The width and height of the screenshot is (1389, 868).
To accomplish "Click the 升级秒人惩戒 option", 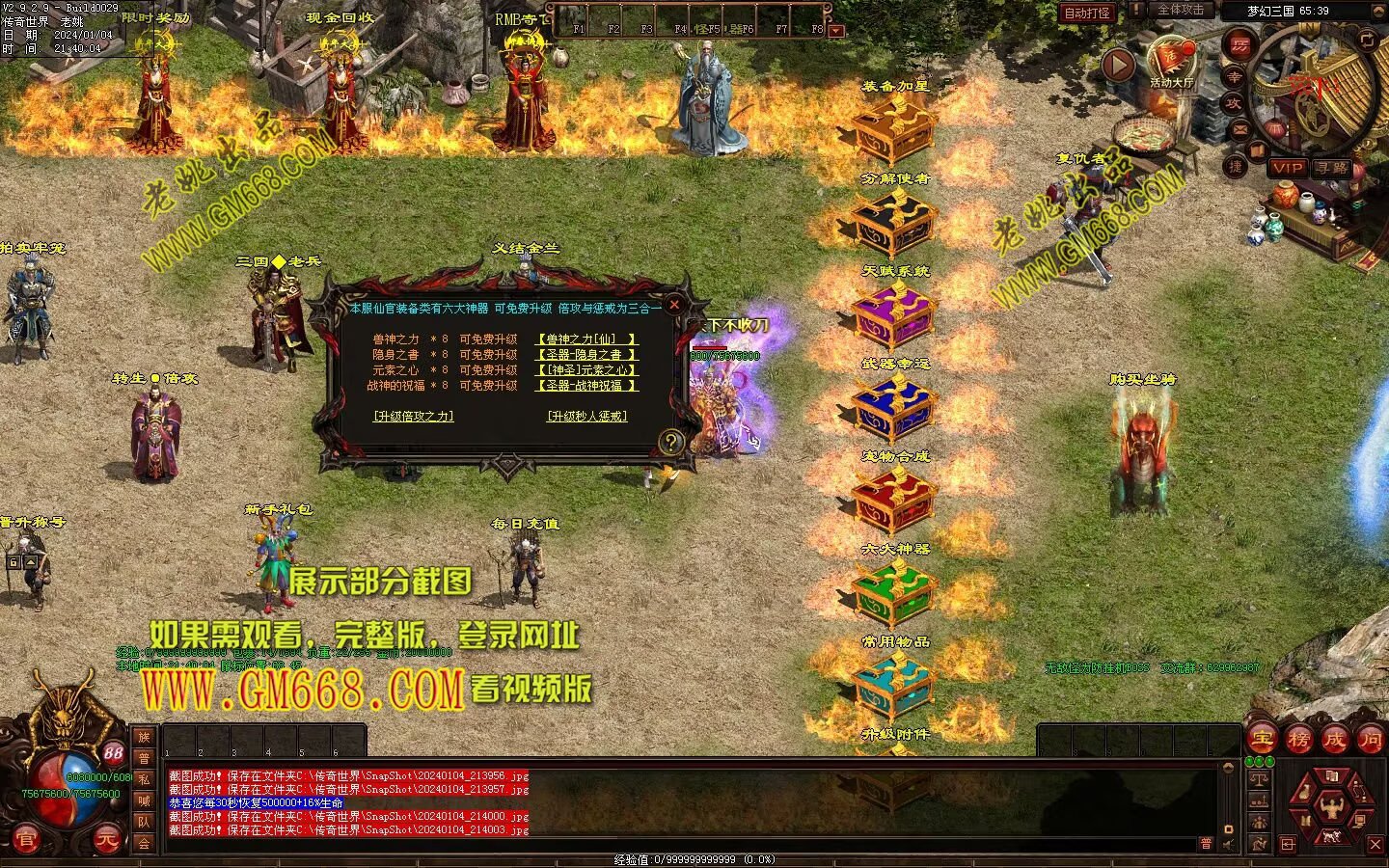I will (586, 417).
